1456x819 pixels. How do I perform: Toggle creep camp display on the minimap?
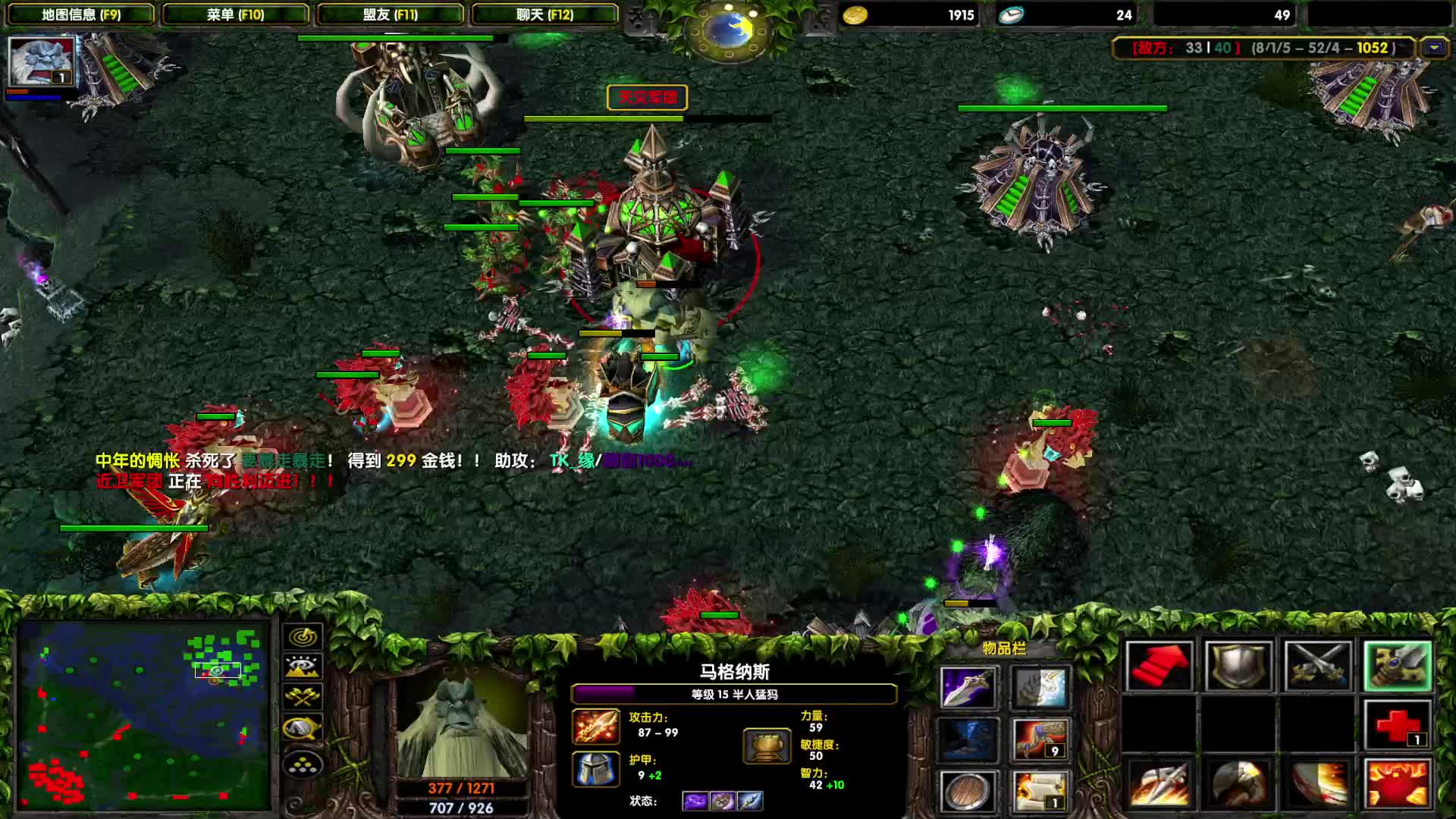coord(303,728)
